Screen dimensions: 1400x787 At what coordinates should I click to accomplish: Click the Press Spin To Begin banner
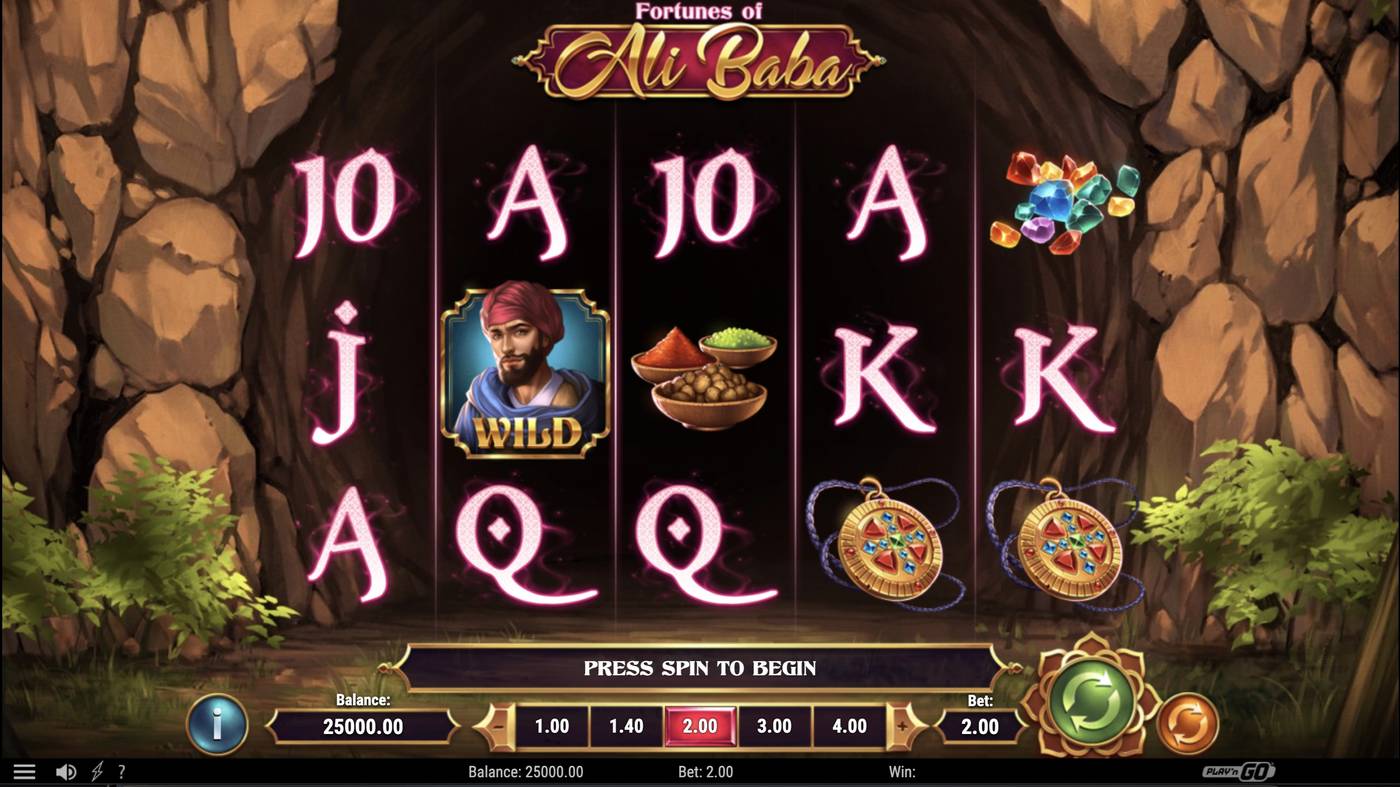coord(700,667)
